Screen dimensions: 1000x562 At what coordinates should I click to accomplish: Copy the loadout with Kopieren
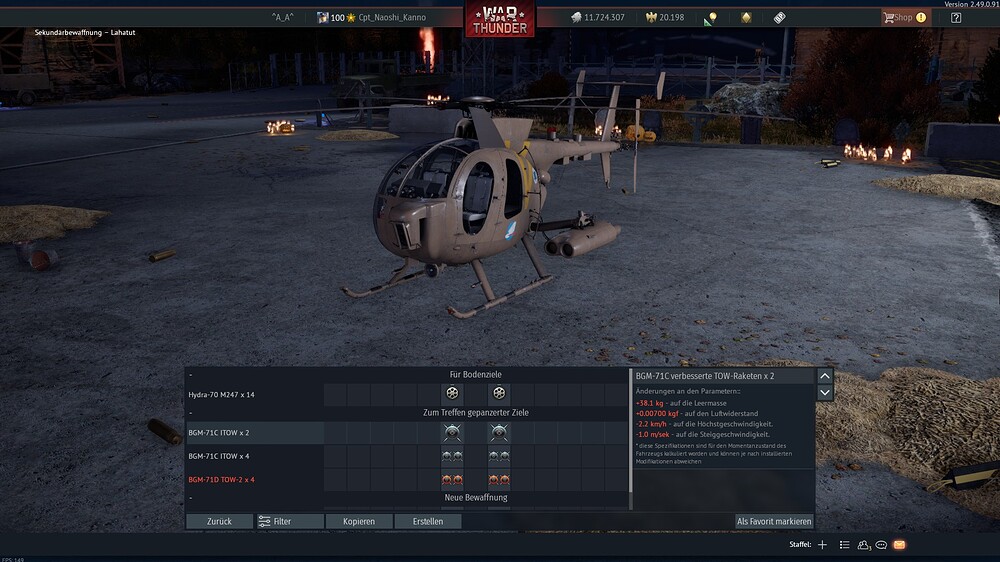[359, 521]
